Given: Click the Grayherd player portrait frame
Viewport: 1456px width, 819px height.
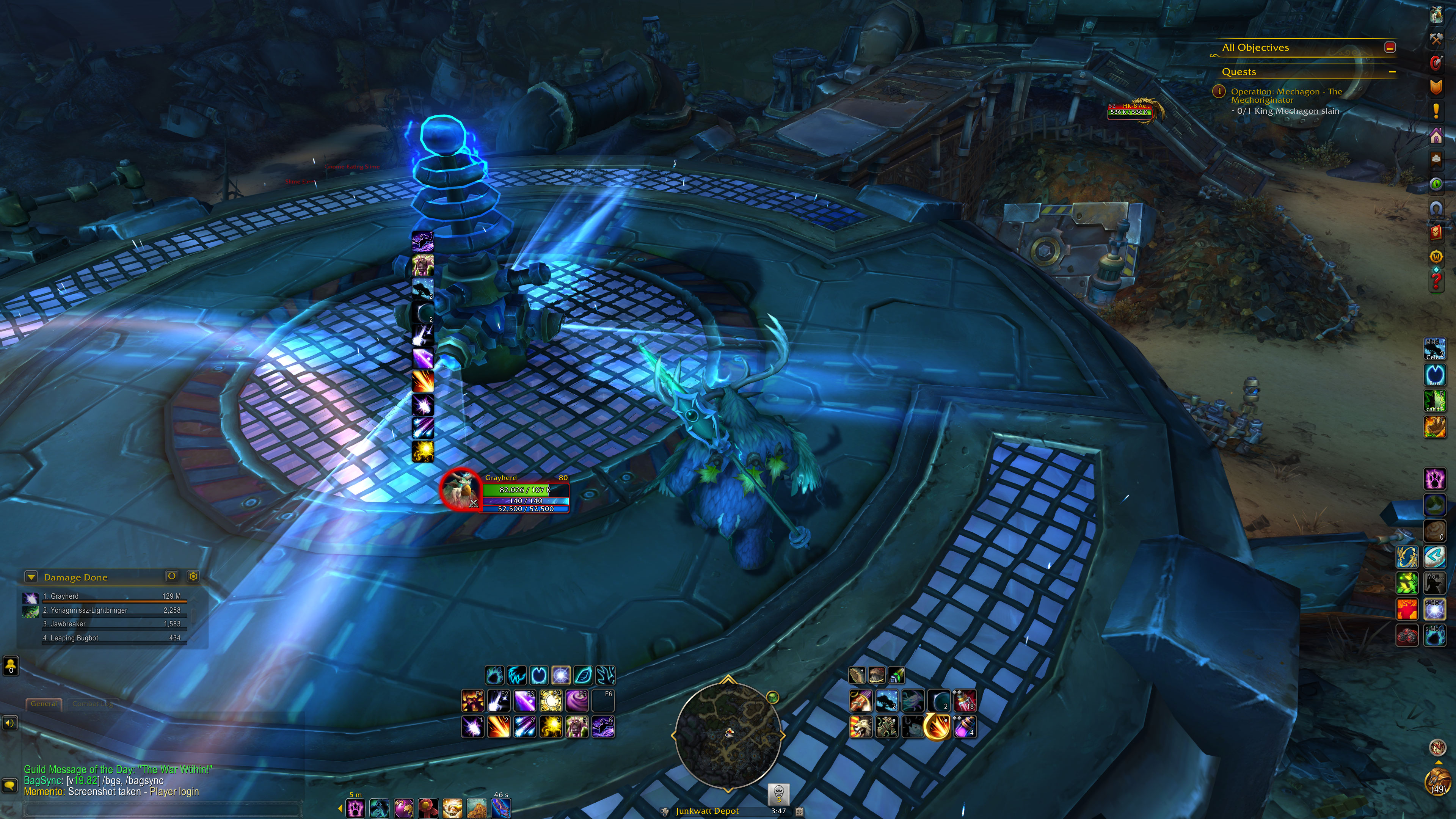Looking at the screenshot, I should 460,490.
